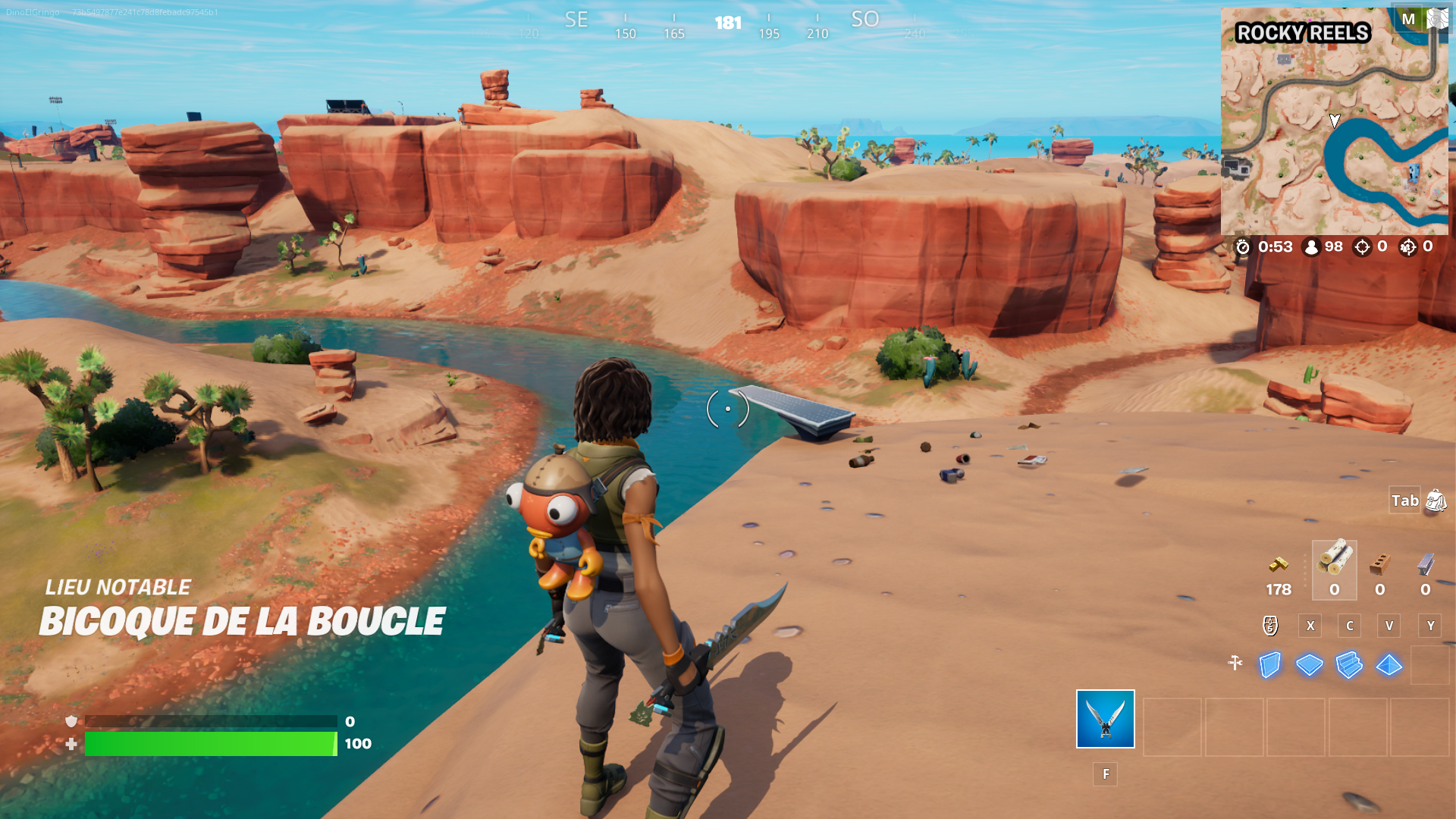Click the minimap in the top right corner

tap(1333, 121)
